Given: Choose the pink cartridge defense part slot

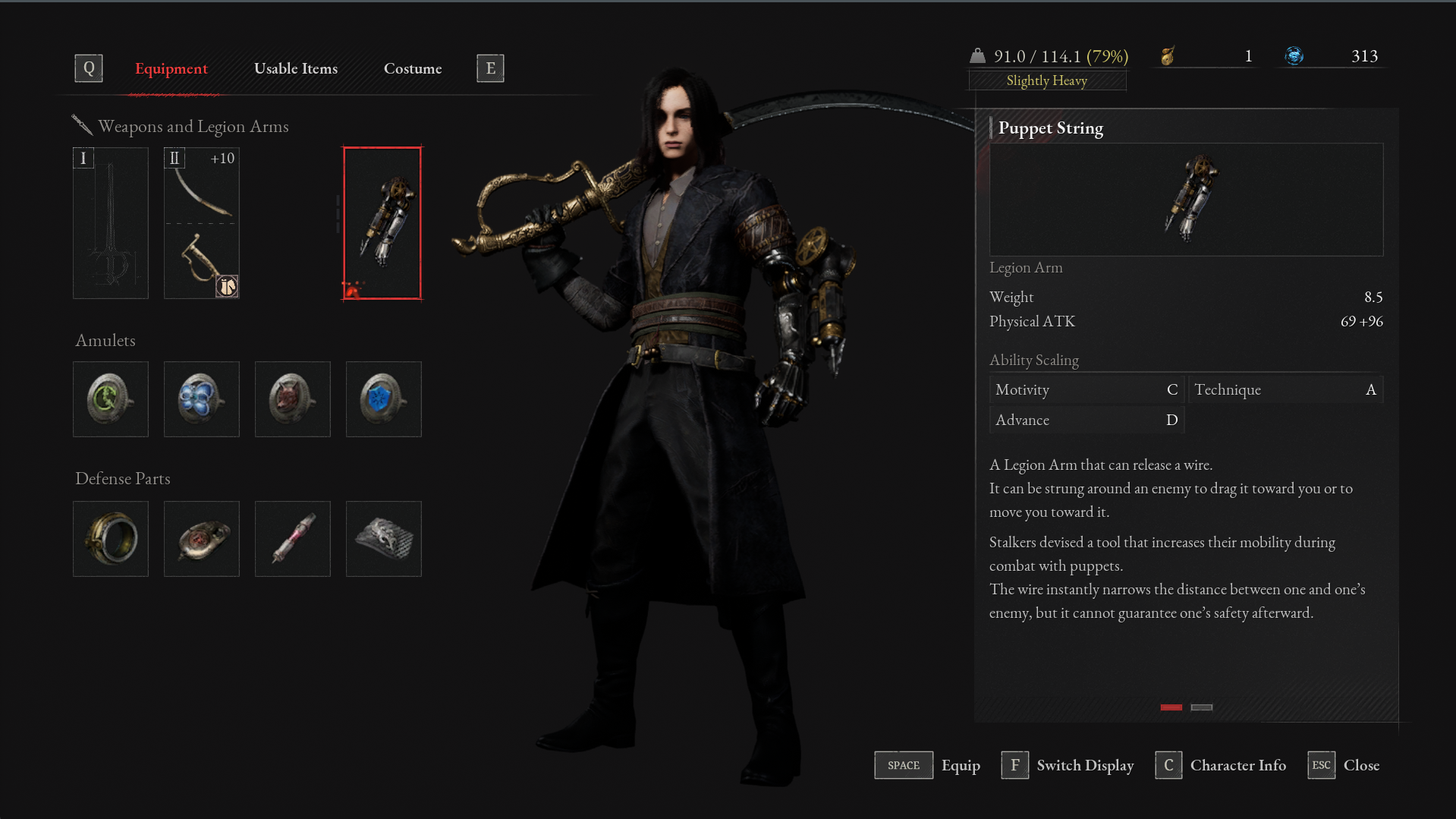Looking at the screenshot, I should coord(293,539).
